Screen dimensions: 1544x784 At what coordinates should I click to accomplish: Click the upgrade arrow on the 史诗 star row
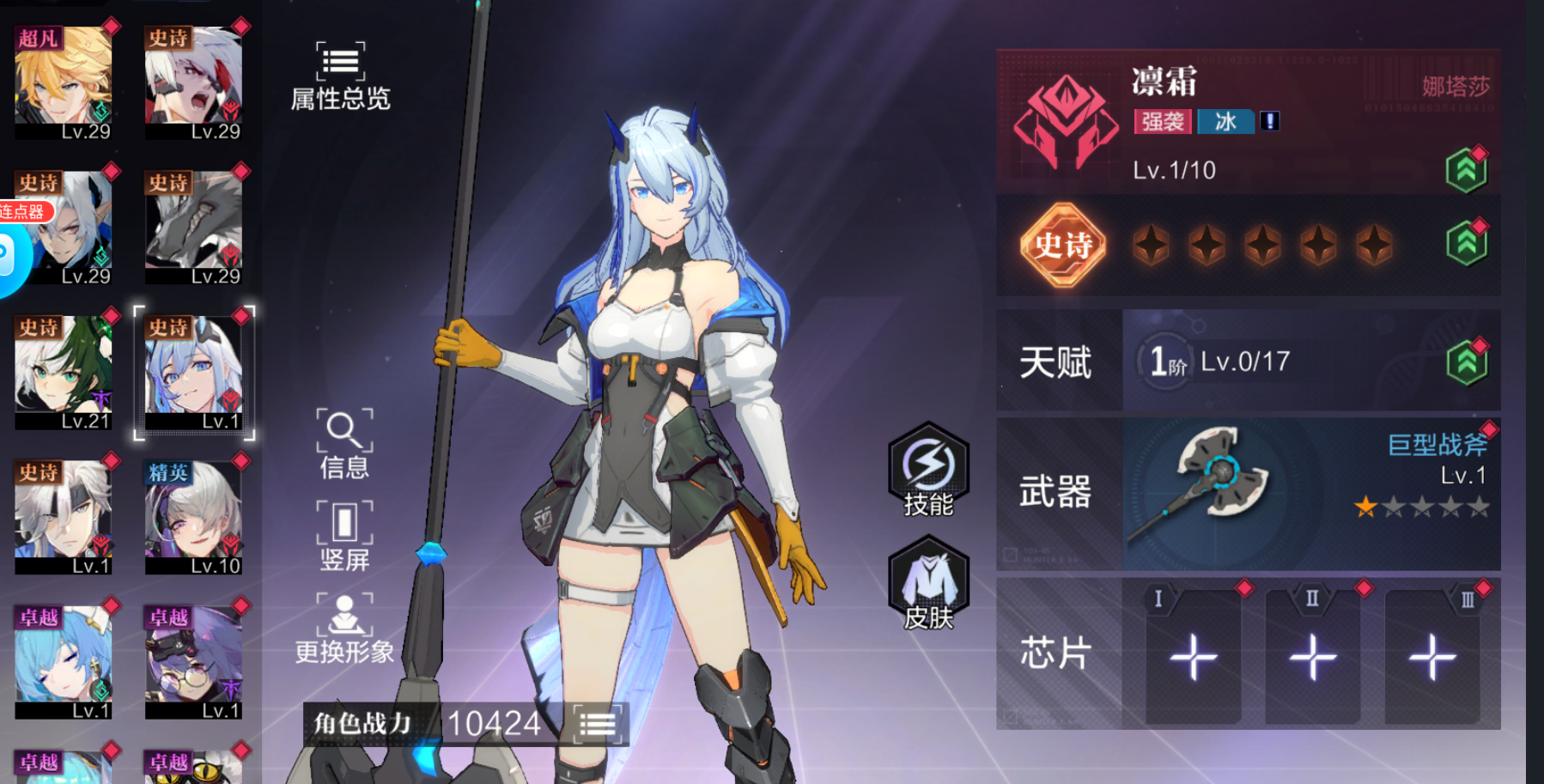tap(1466, 243)
